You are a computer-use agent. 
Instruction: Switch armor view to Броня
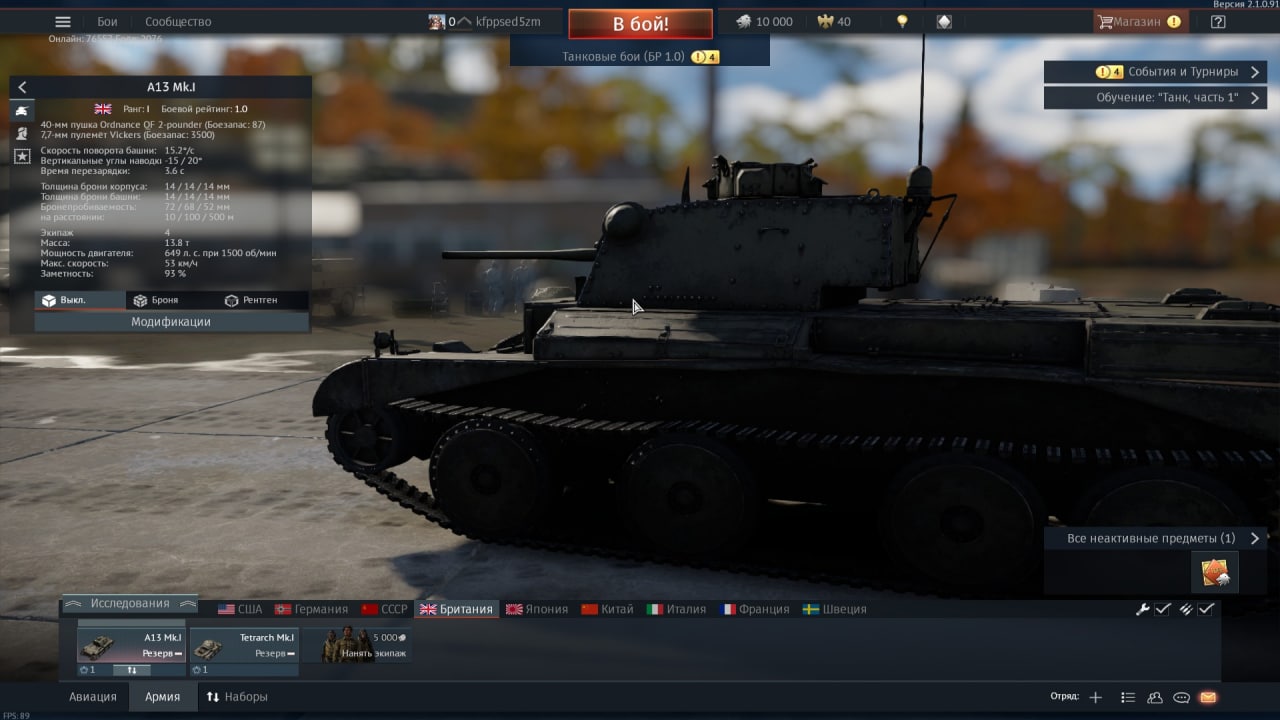tap(157, 300)
